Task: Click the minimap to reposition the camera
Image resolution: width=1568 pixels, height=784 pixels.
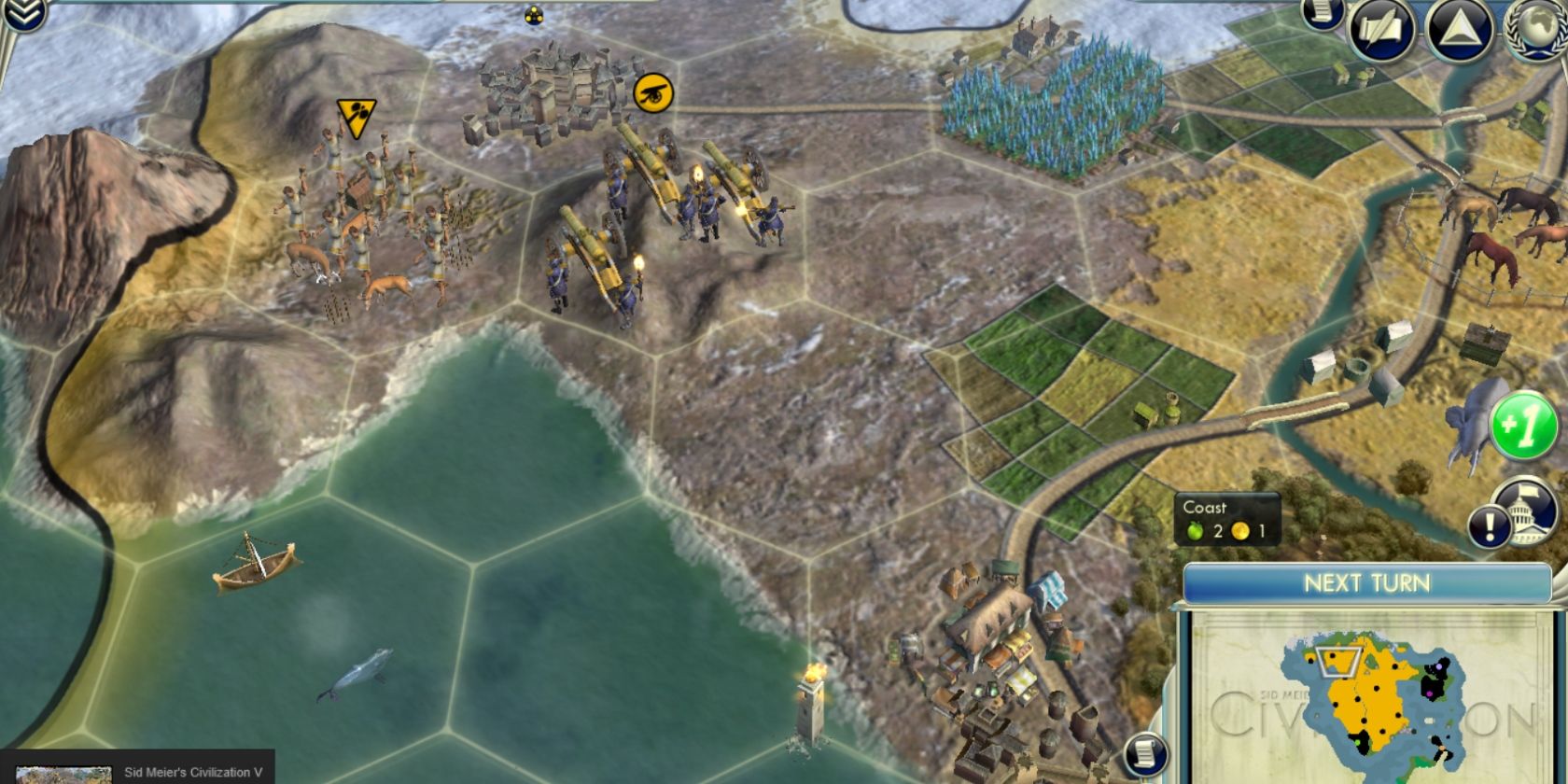Action: (1372, 695)
